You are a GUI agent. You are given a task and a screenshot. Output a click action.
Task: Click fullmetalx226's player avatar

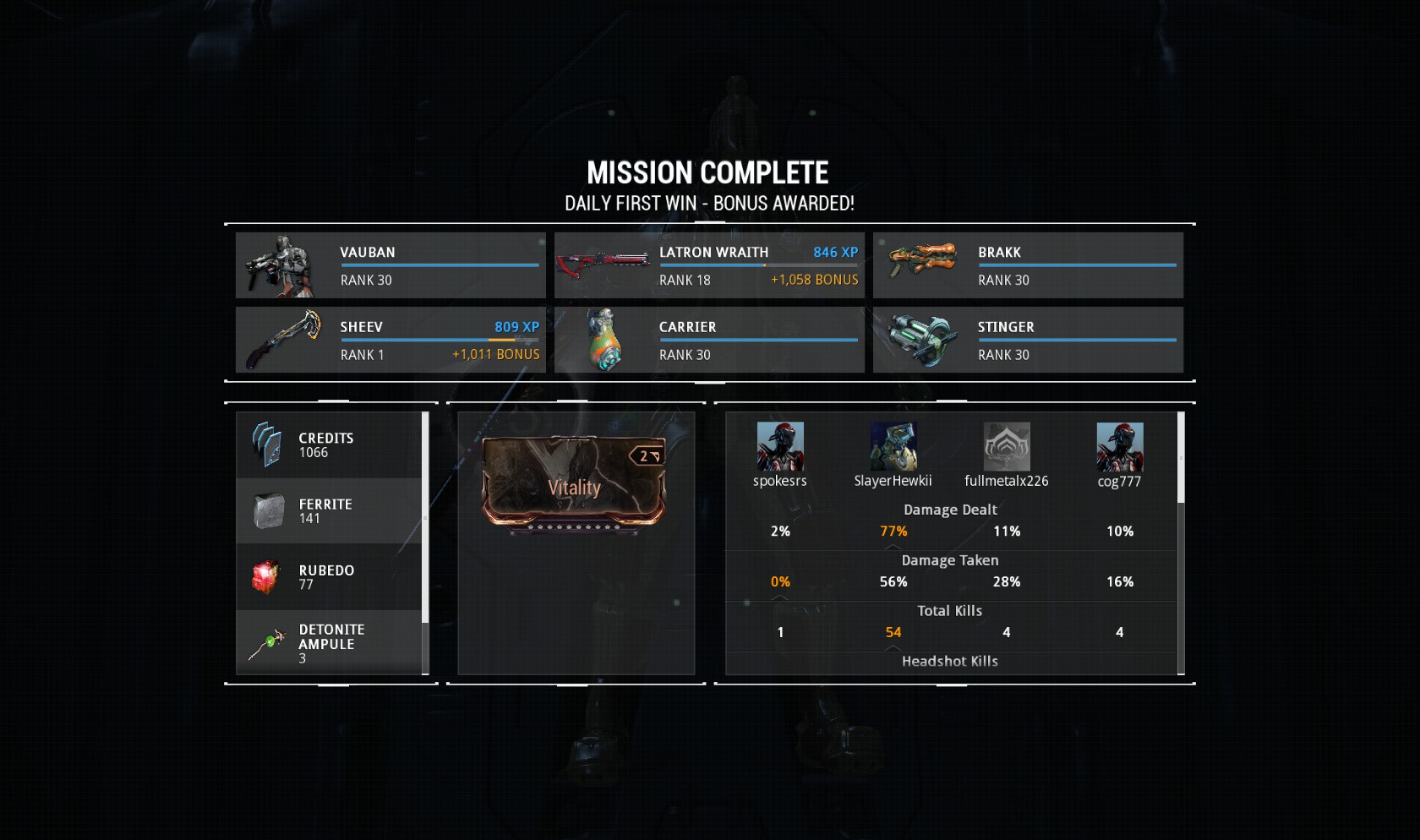[1007, 447]
